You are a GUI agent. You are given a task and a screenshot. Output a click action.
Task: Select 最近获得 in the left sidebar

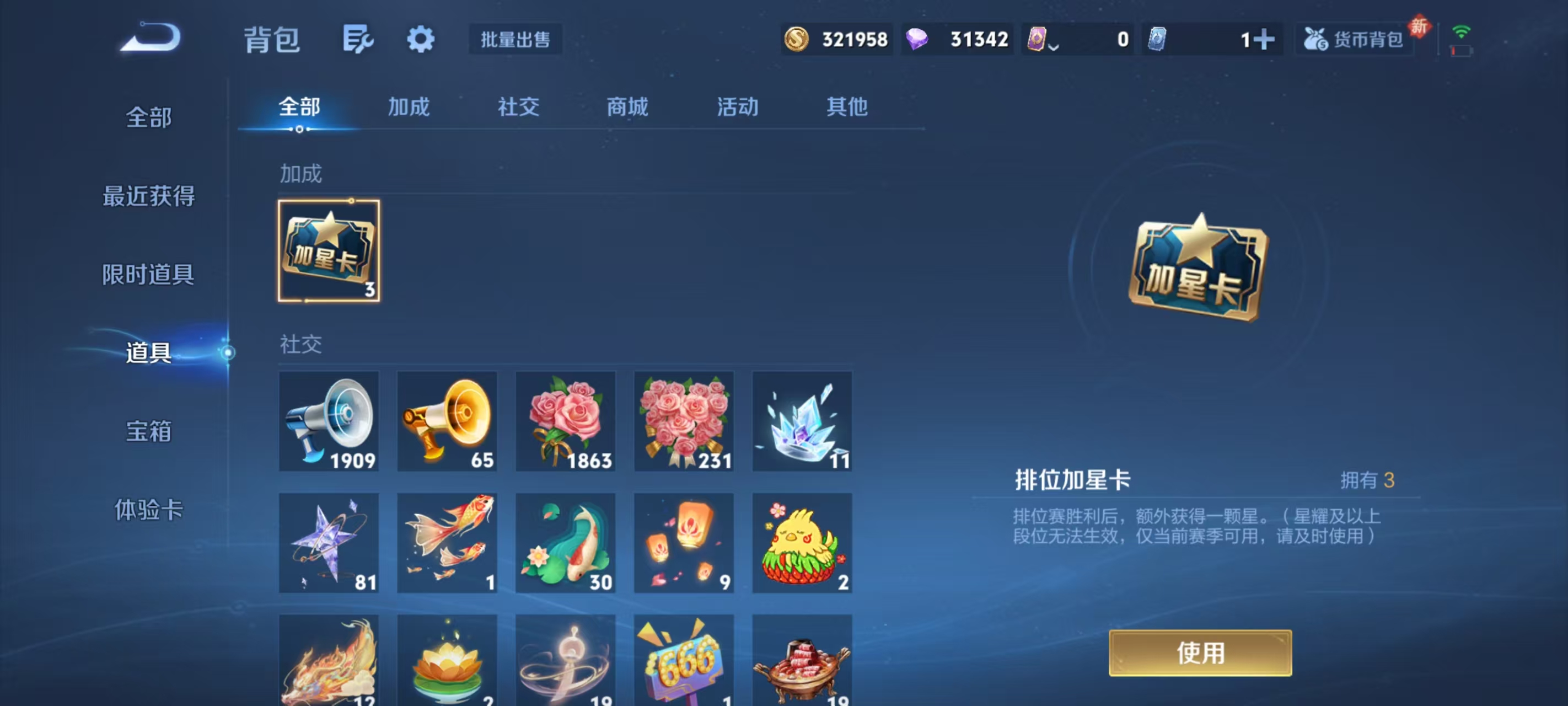148,197
